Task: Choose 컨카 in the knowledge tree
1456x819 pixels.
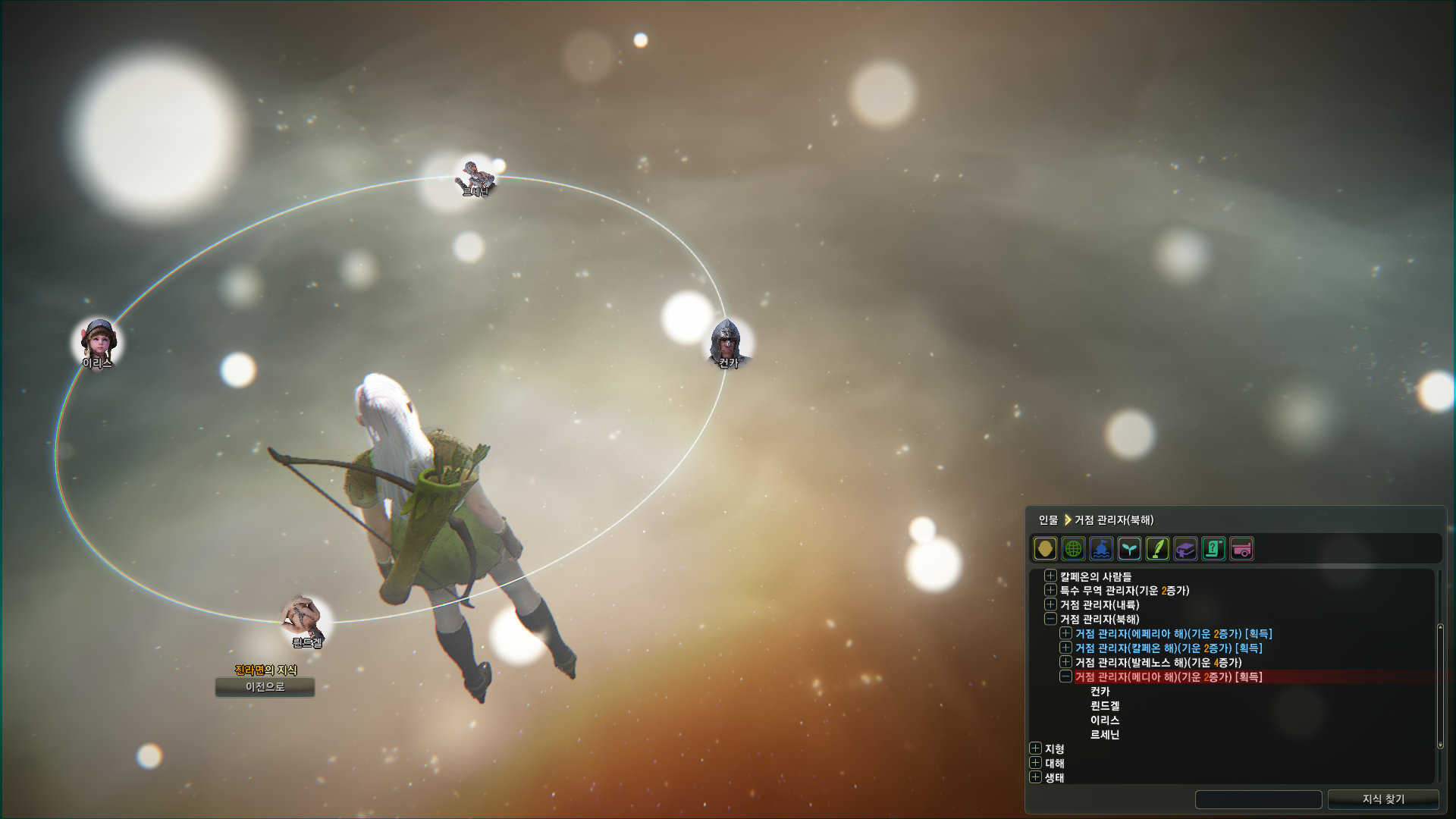Action: coord(1100,692)
